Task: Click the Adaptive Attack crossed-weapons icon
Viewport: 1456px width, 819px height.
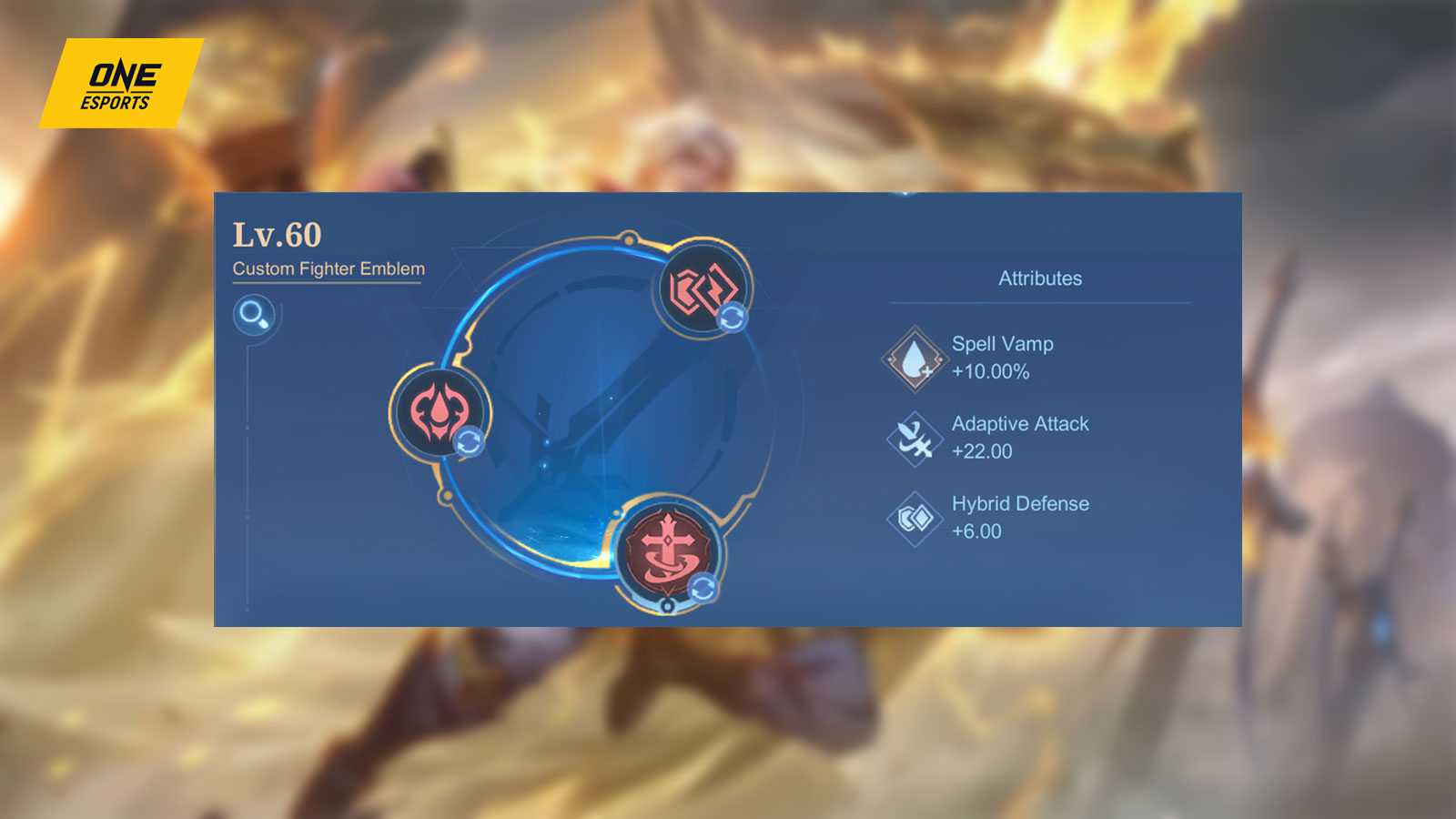Action: (913, 438)
